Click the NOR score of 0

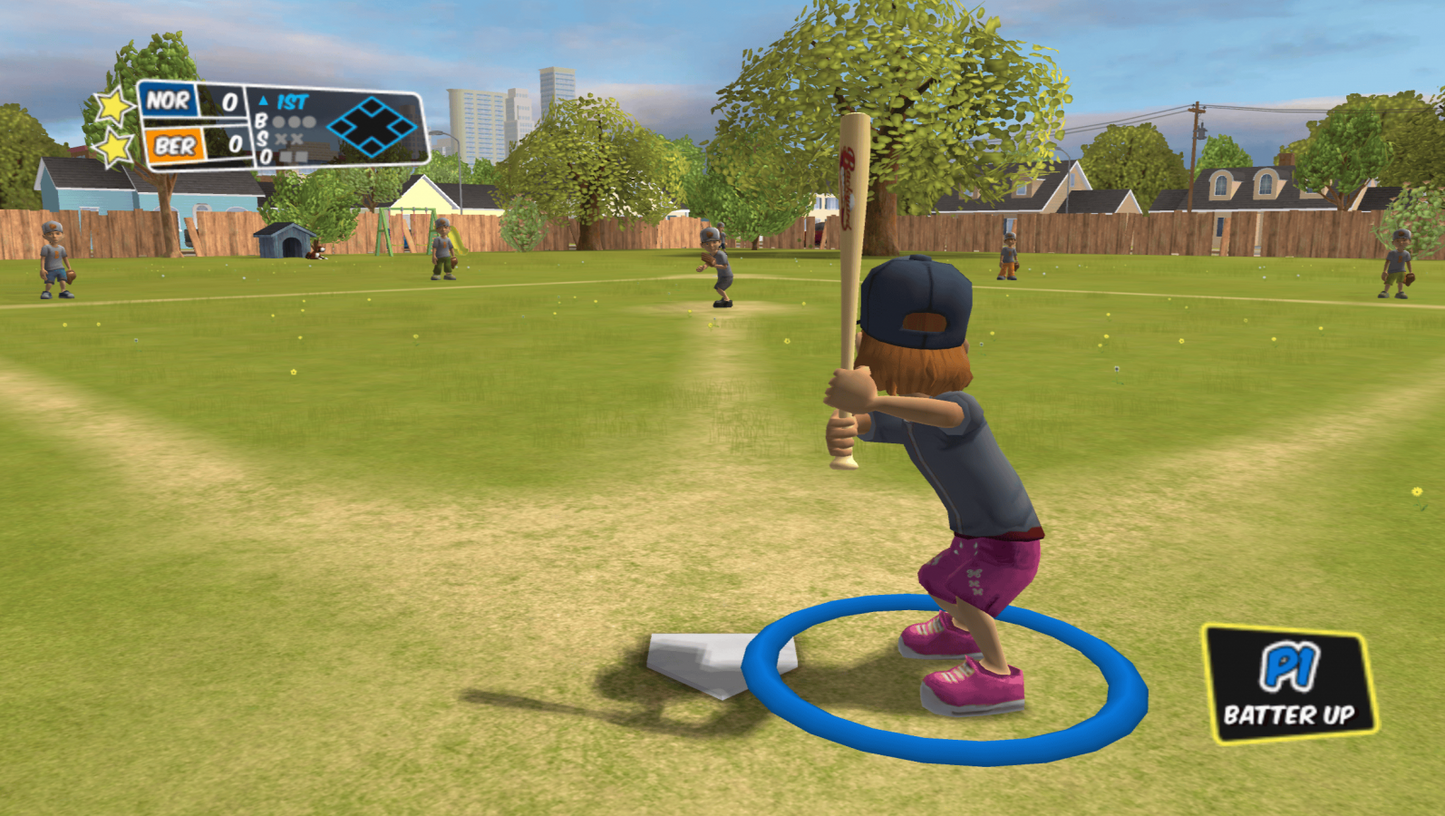click(x=230, y=101)
